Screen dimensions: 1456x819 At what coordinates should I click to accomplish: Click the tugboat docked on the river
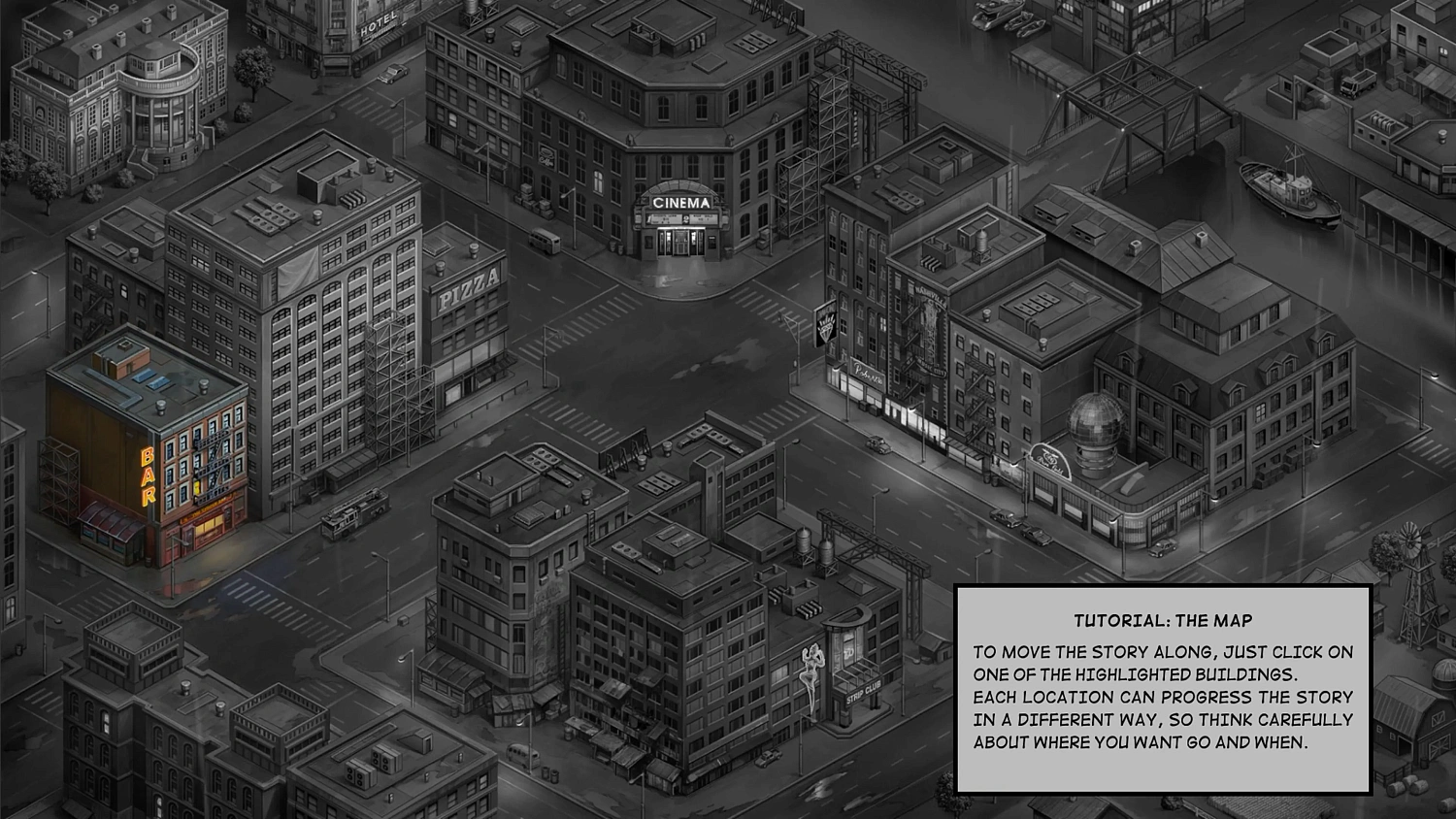1291,194
